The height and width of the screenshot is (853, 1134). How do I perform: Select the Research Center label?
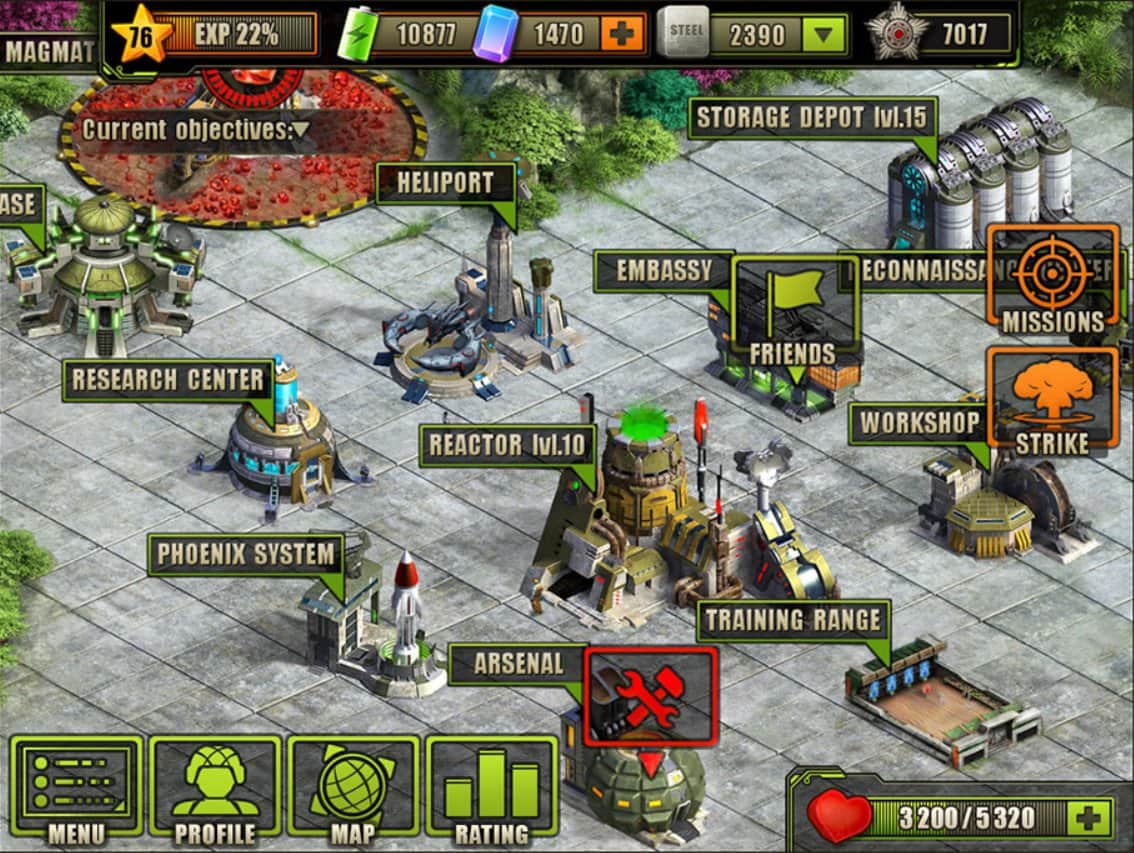point(168,380)
